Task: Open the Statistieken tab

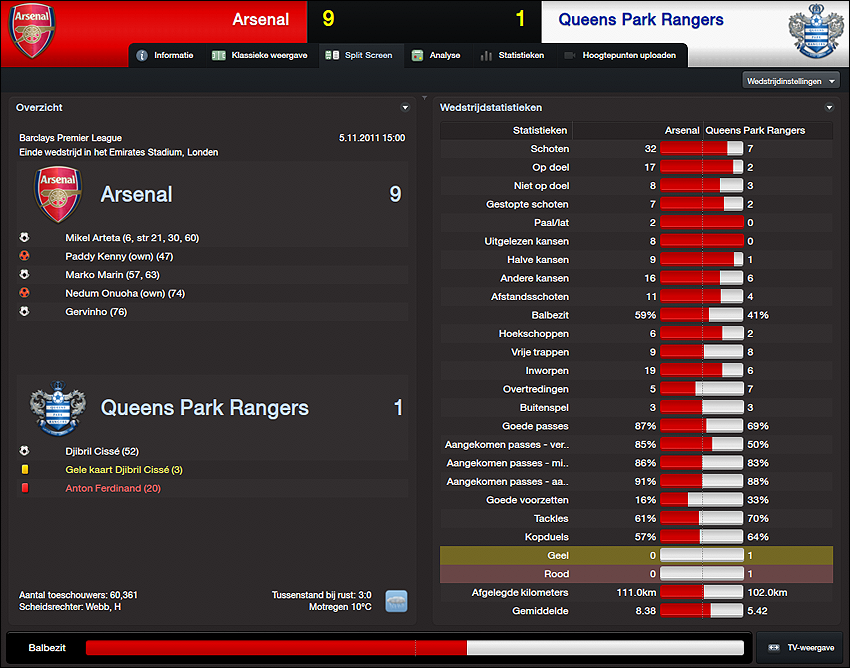Action: click(x=512, y=55)
